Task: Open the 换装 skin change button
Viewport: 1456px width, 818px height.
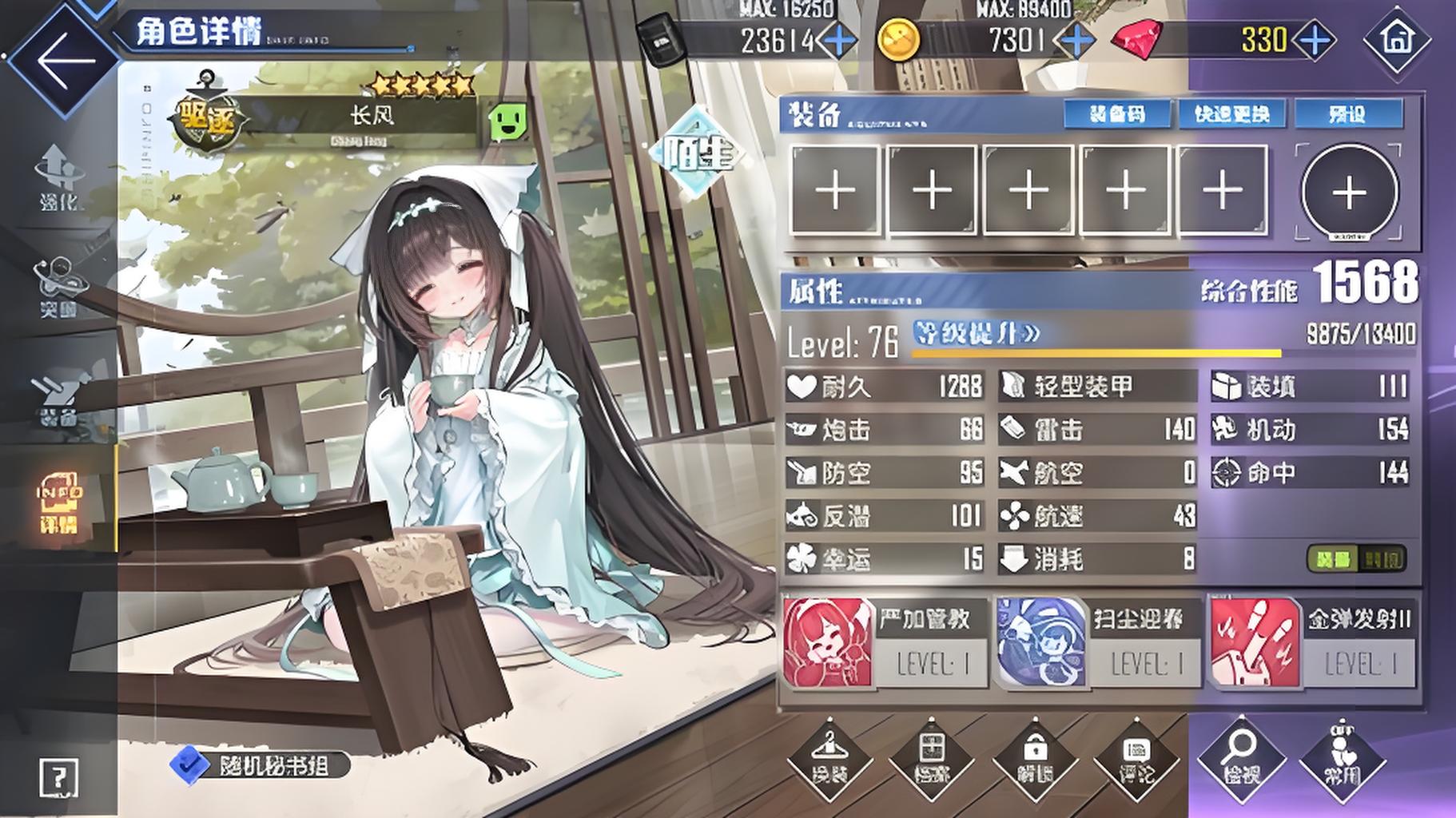Action: coord(829,759)
